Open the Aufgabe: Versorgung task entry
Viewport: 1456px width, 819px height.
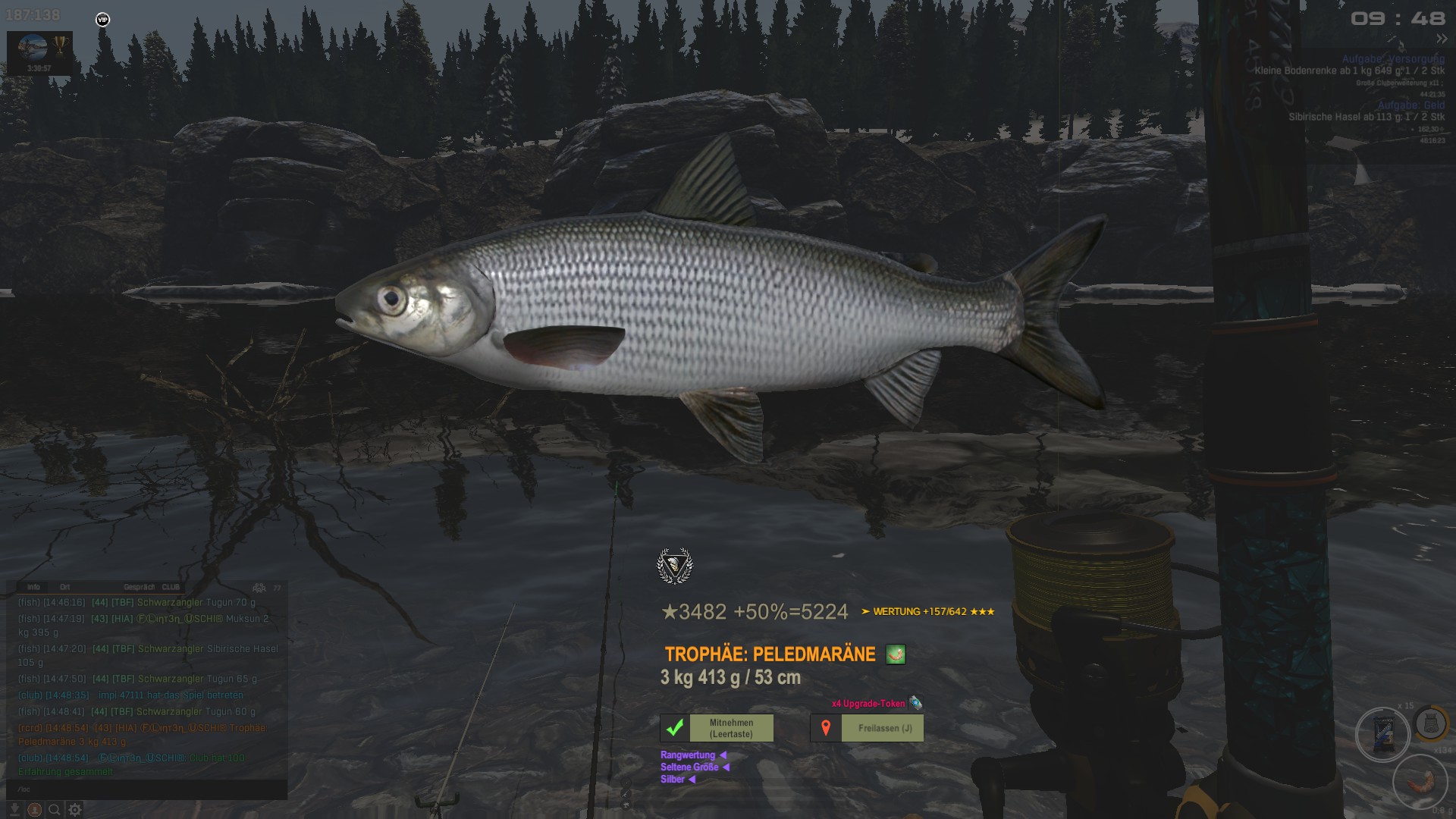point(1393,58)
